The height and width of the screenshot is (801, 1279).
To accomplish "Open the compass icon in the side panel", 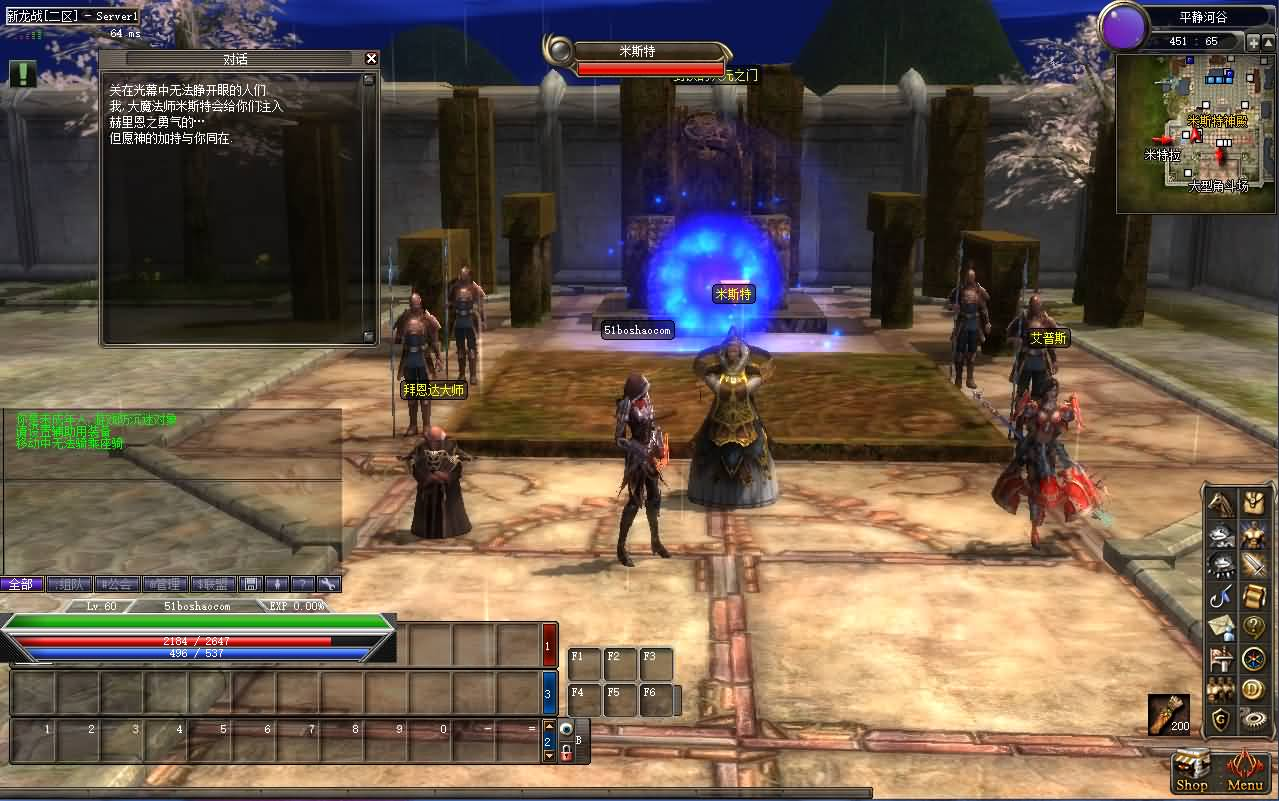I will [1253, 658].
